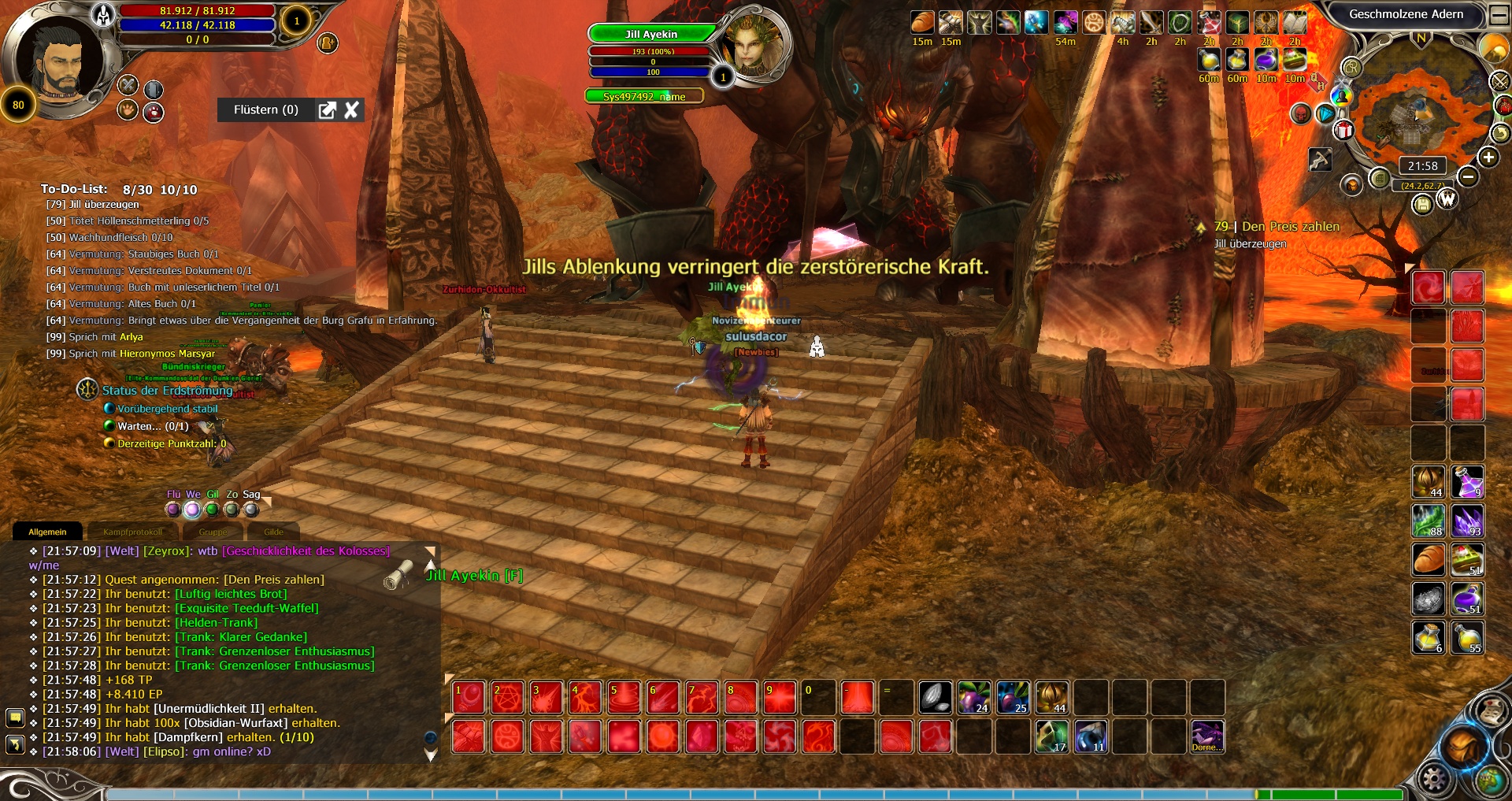Click the 'Jill überzeugen' to-do list entry
1512x801 pixels.
[104, 205]
